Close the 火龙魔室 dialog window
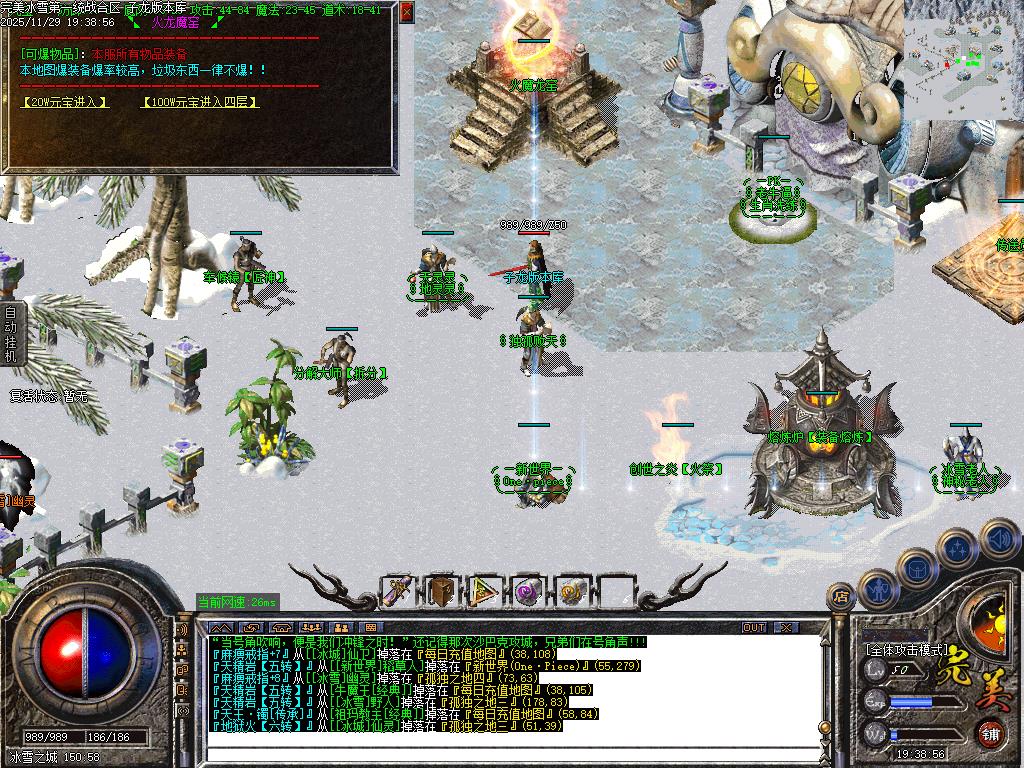1024x768 pixels. coord(406,13)
